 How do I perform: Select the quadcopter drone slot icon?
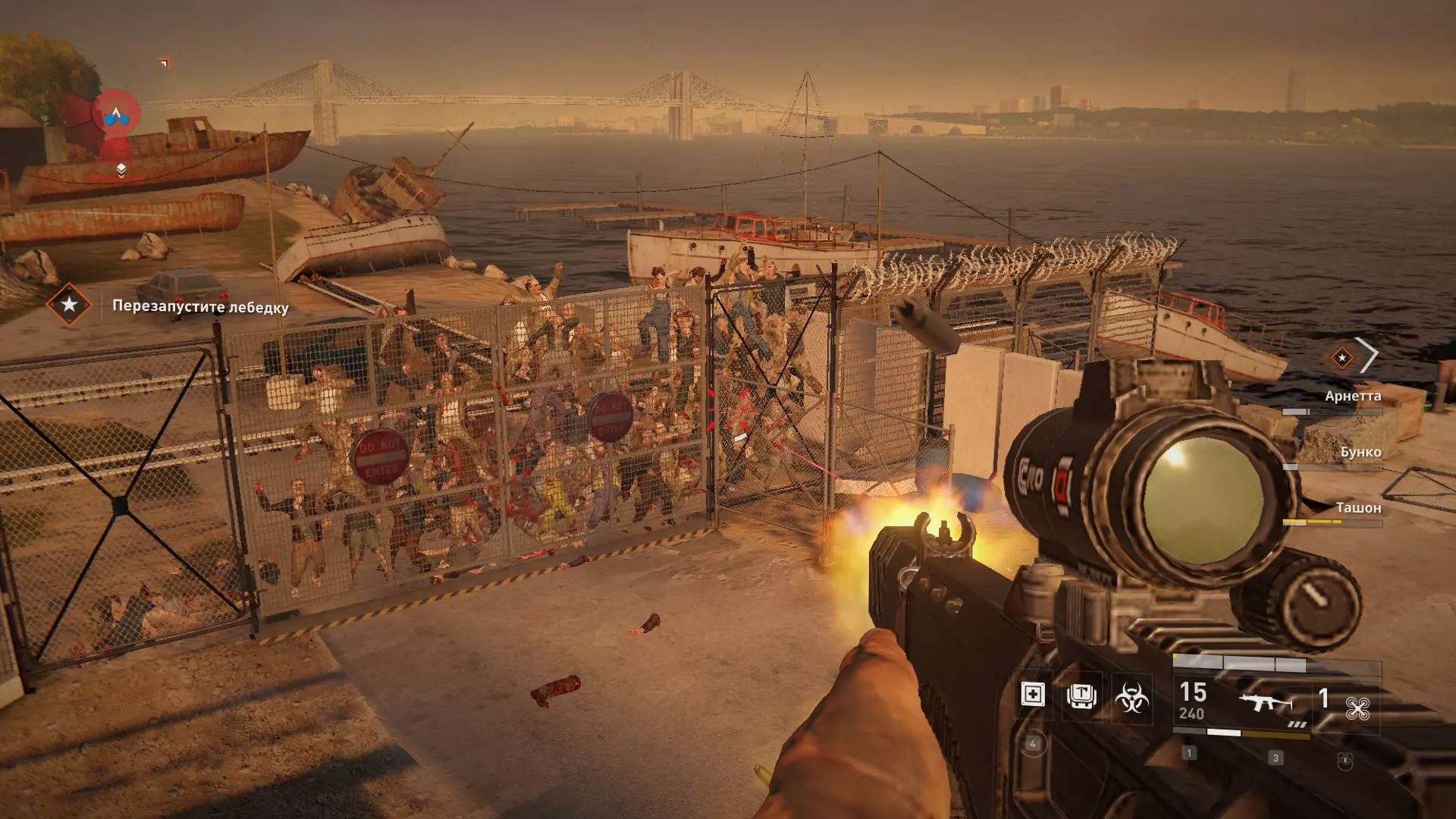(x=1357, y=708)
